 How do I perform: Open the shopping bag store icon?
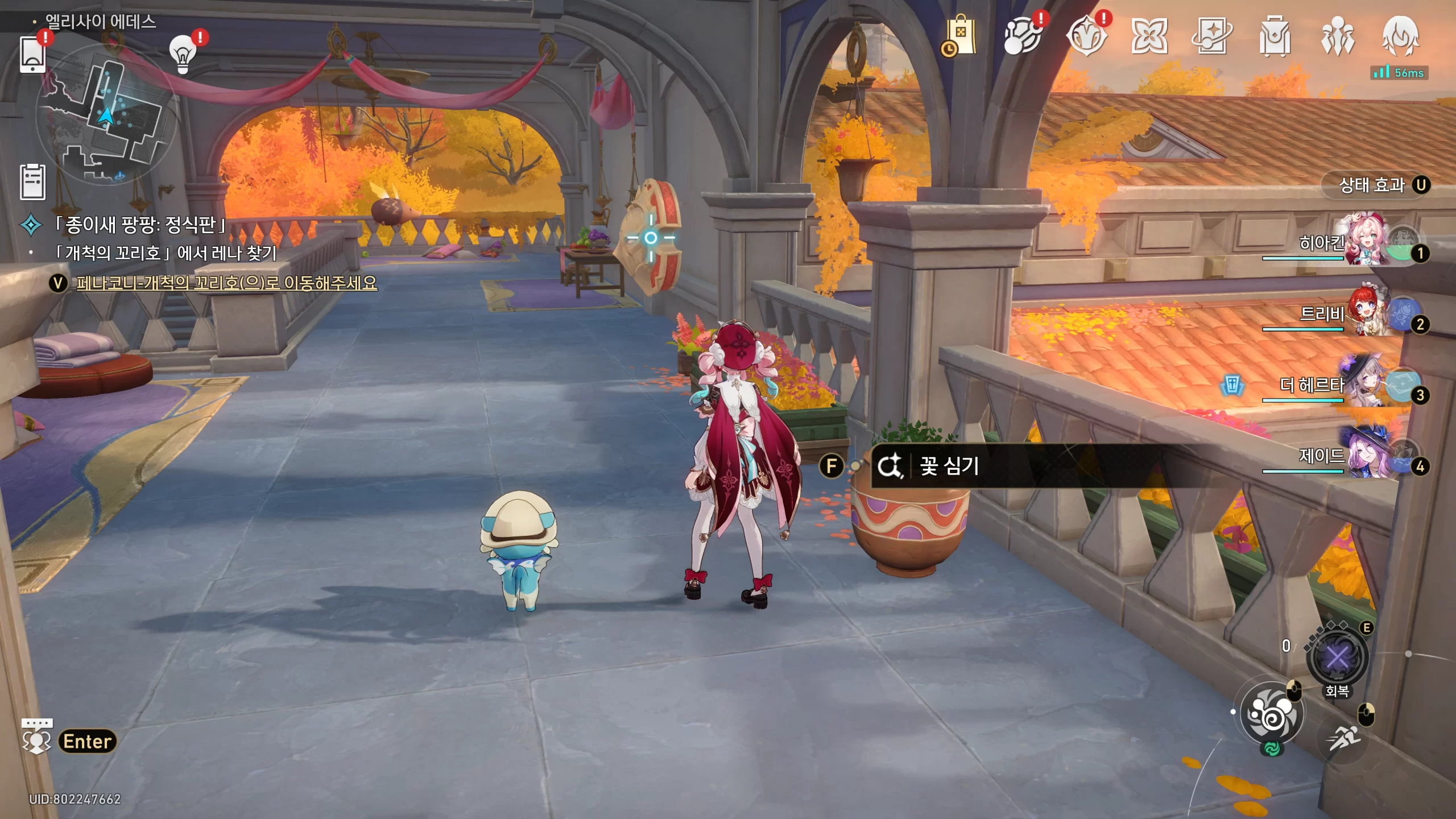point(960,37)
